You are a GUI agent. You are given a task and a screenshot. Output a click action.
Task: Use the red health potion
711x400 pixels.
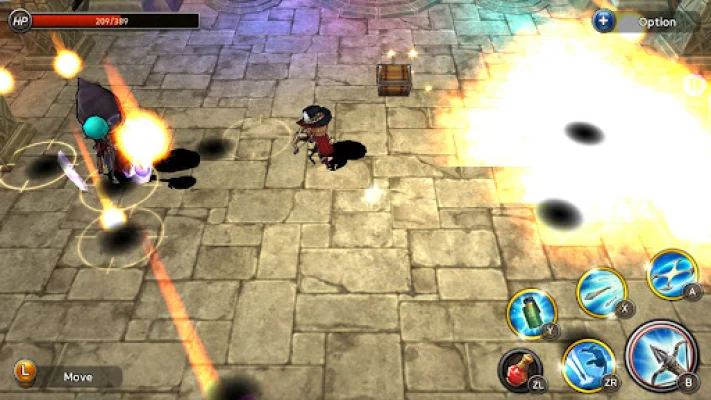(520, 368)
